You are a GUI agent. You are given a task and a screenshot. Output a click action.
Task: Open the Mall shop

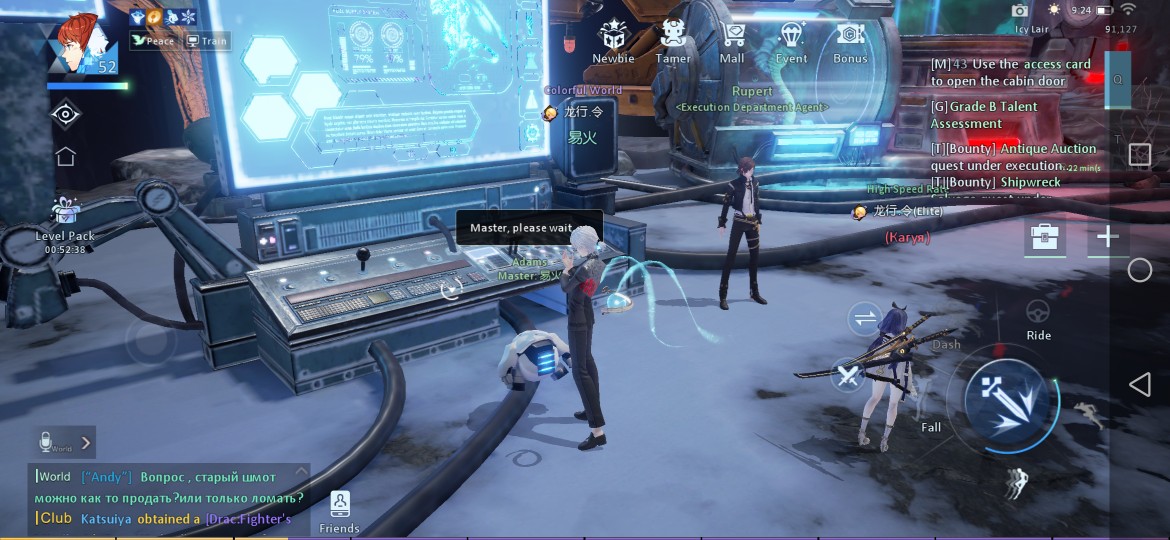click(x=732, y=41)
